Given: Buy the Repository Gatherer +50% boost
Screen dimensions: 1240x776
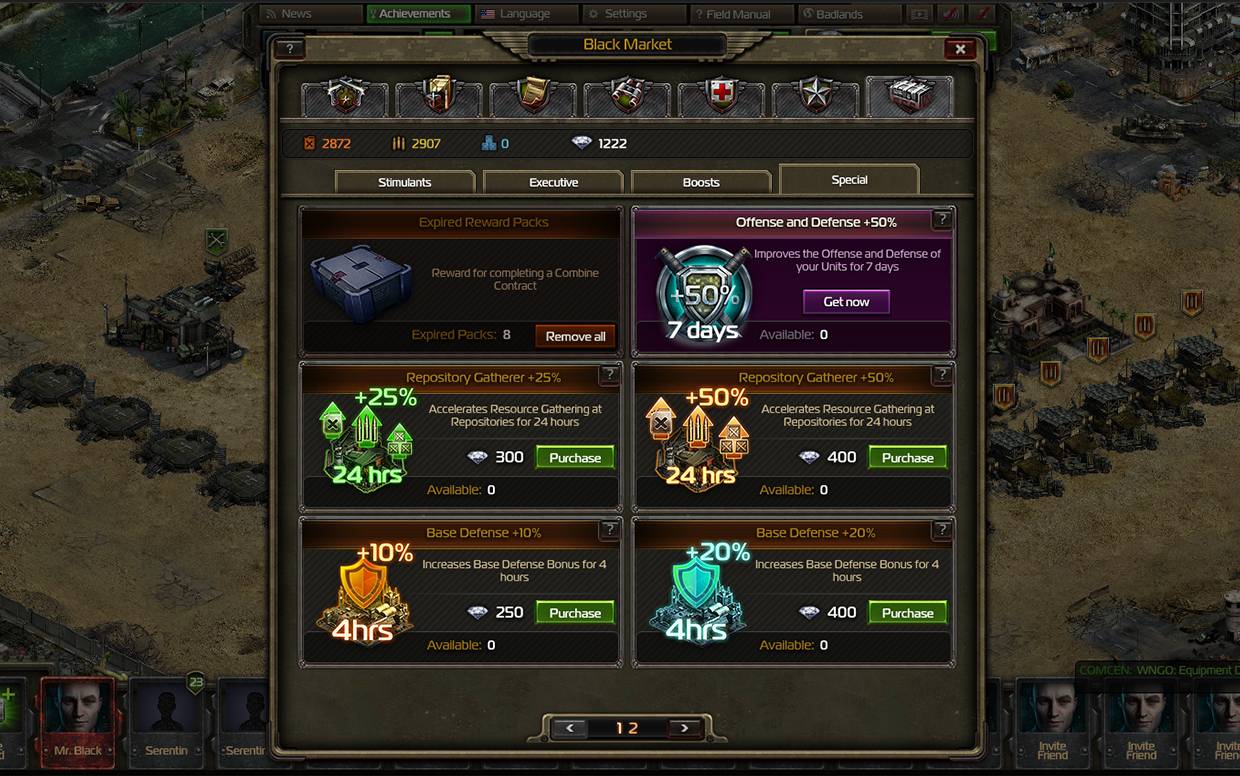Looking at the screenshot, I should tap(907, 457).
